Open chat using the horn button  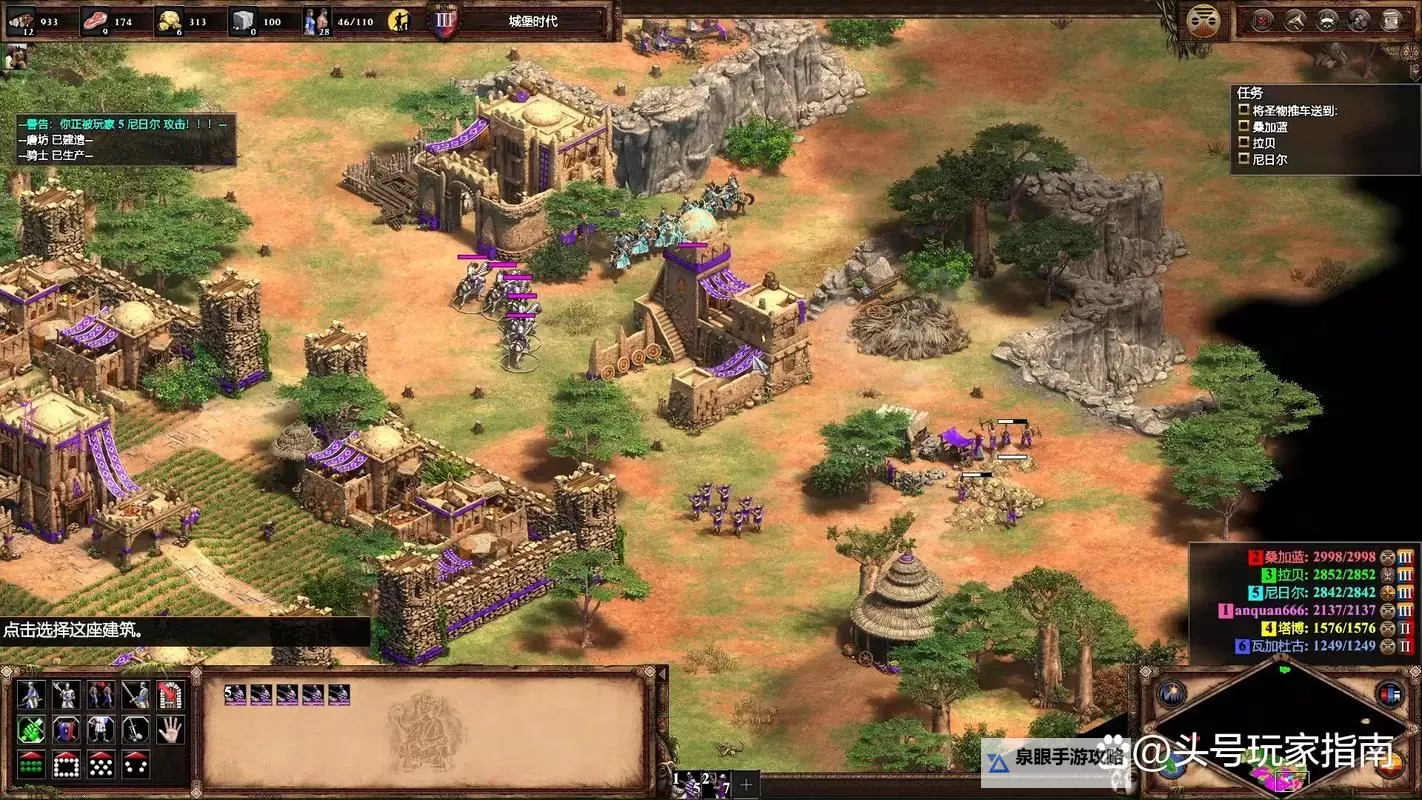point(1295,20)
